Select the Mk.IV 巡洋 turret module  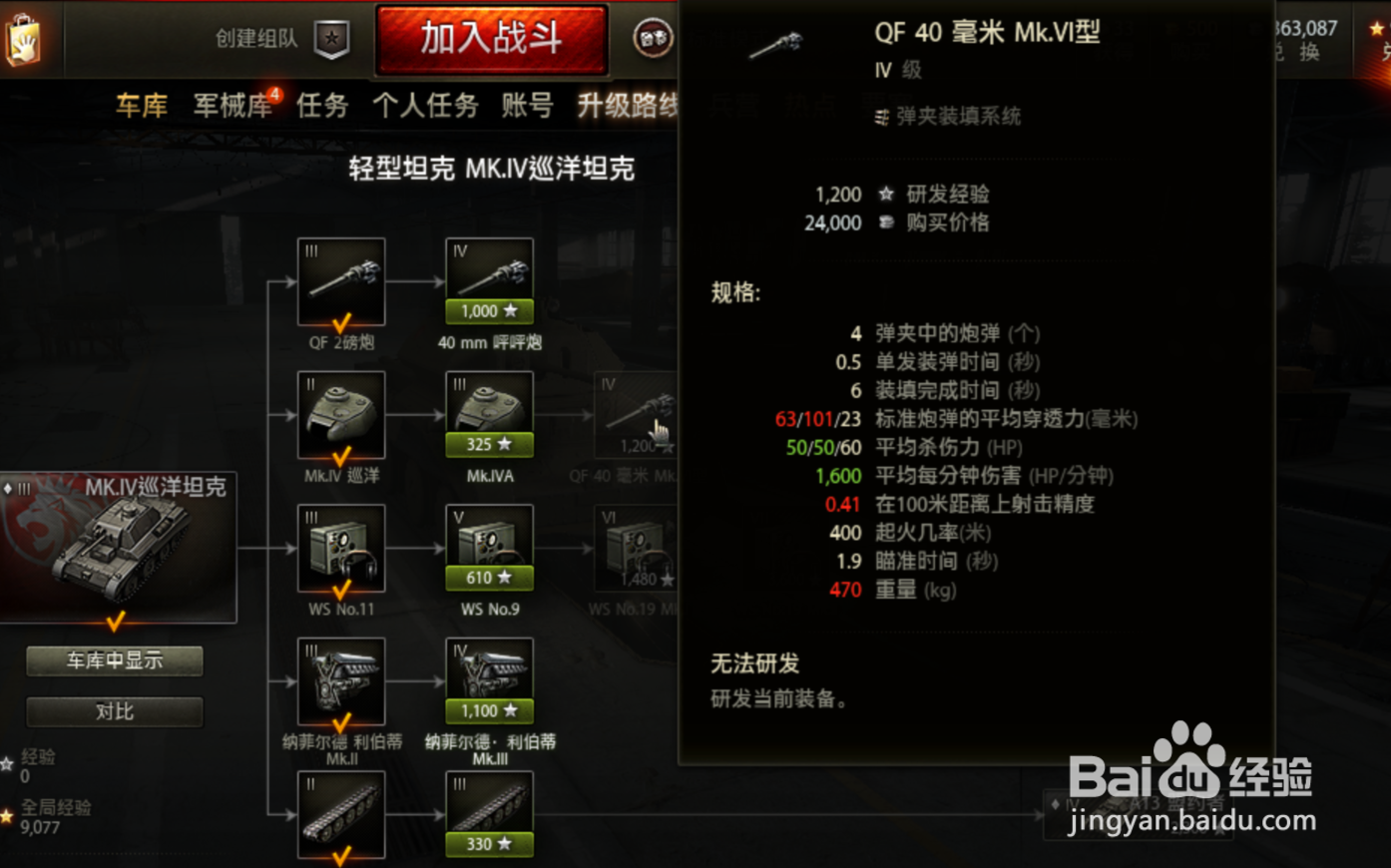click(x=341, y=411)
